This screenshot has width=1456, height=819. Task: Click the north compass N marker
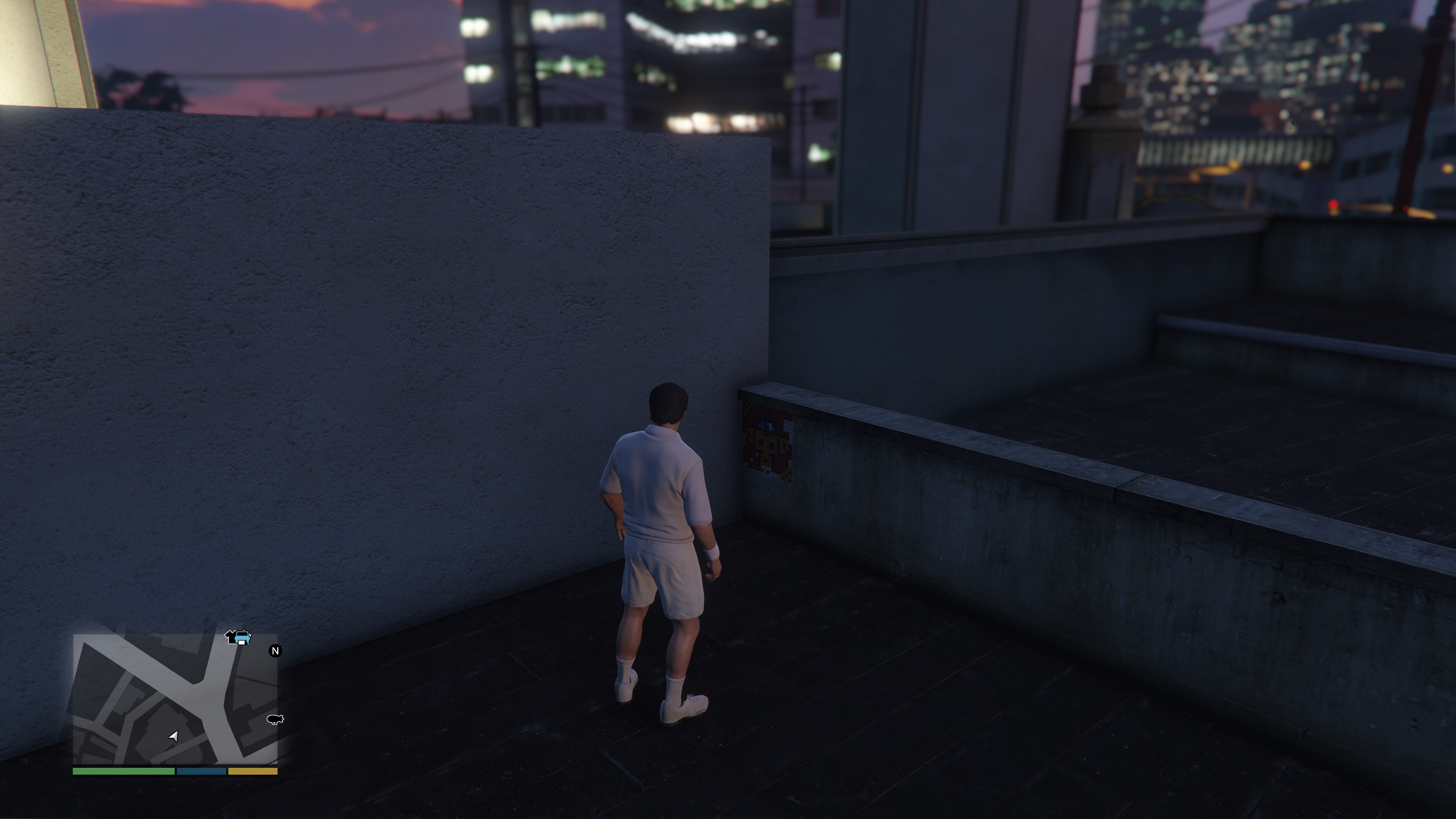275,651
